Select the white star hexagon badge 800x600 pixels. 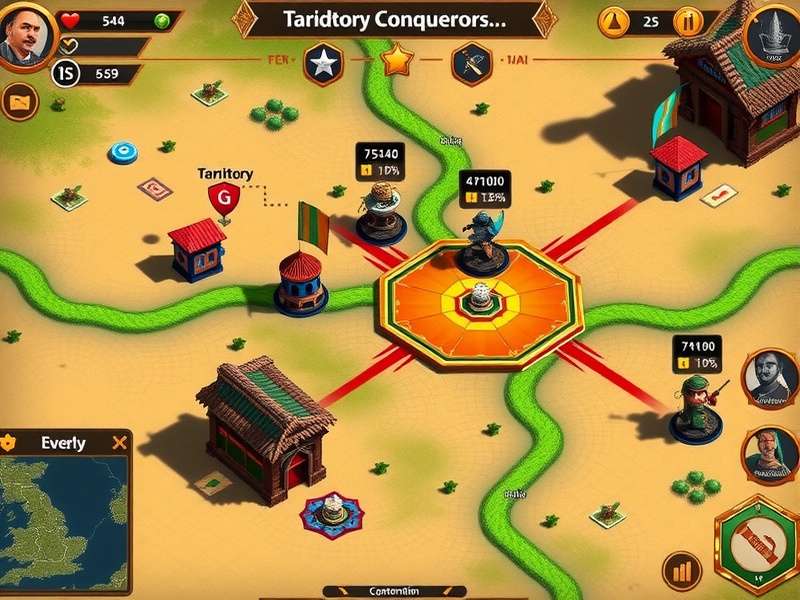[x=323, y=64]
